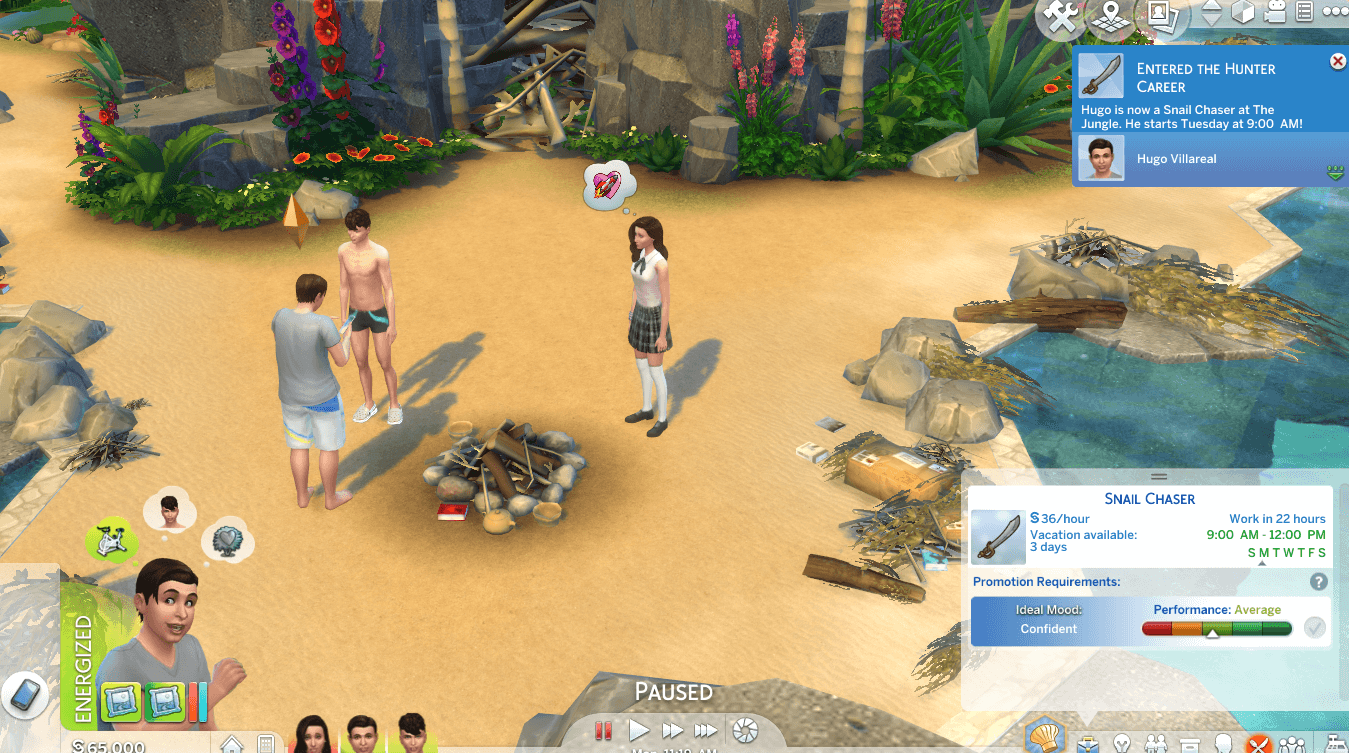Set game speed to fast forward

672,731
